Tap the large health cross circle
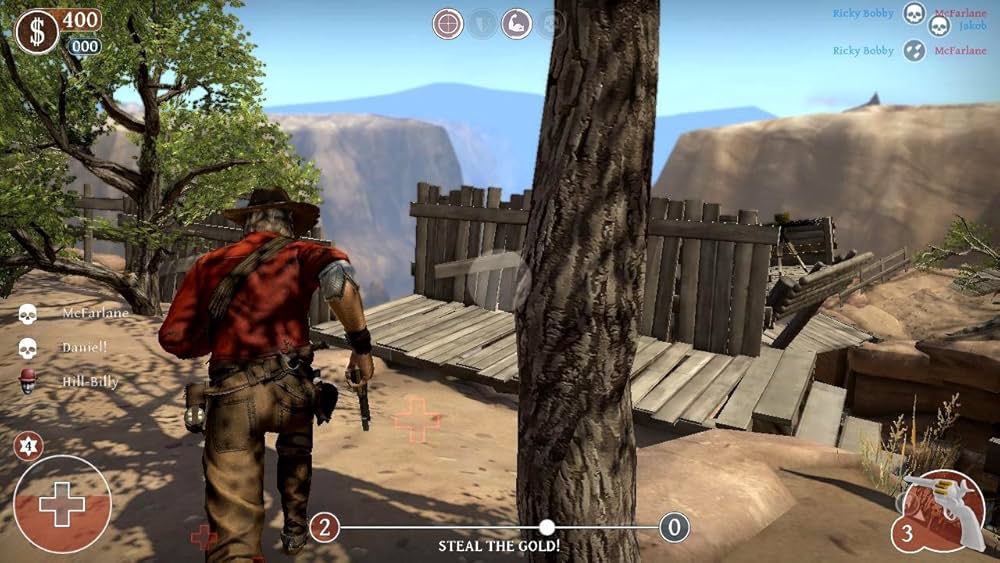This screenshot has width=1000, height=563. (62, 504)
